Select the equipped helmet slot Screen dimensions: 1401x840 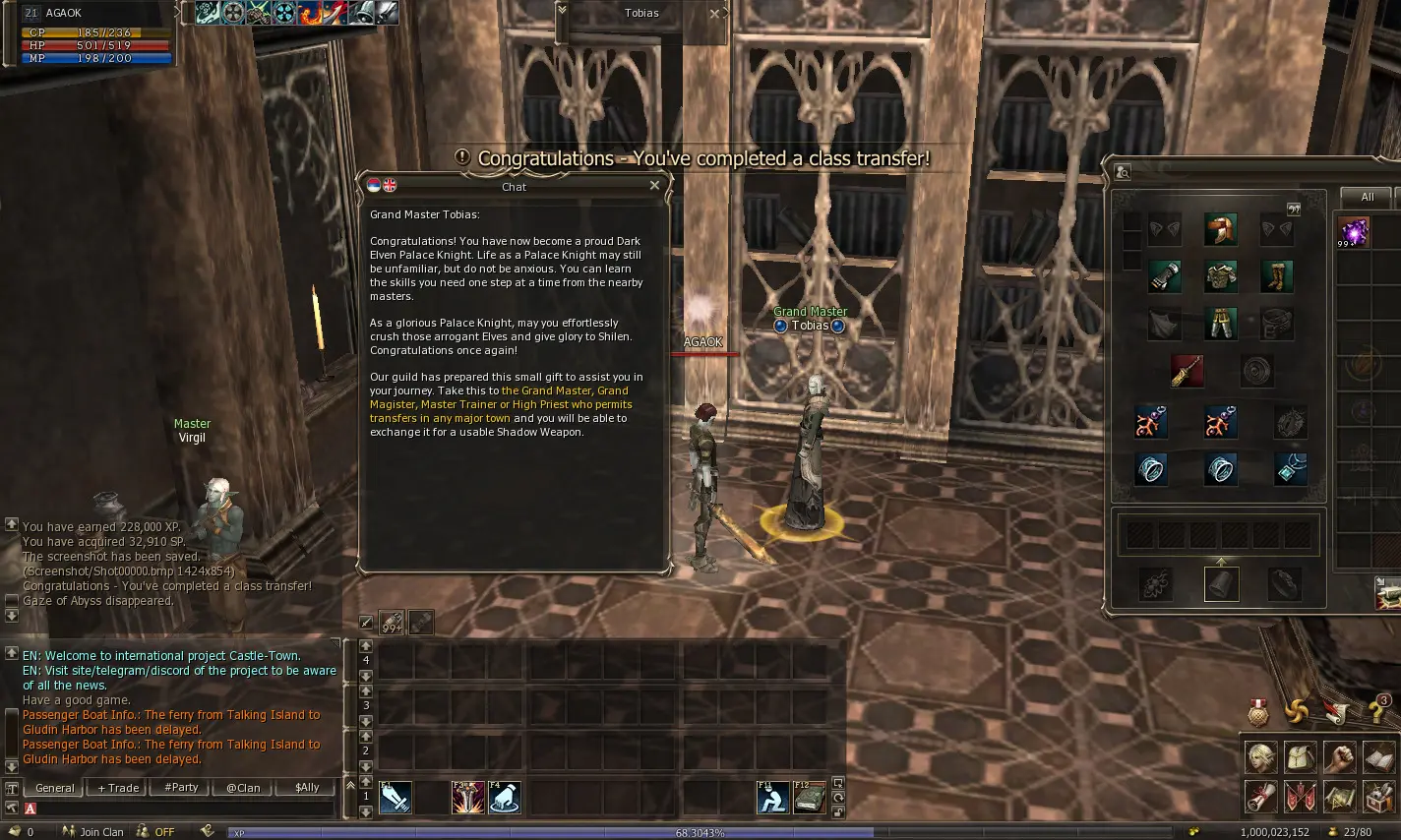[x=1221, y=229]
